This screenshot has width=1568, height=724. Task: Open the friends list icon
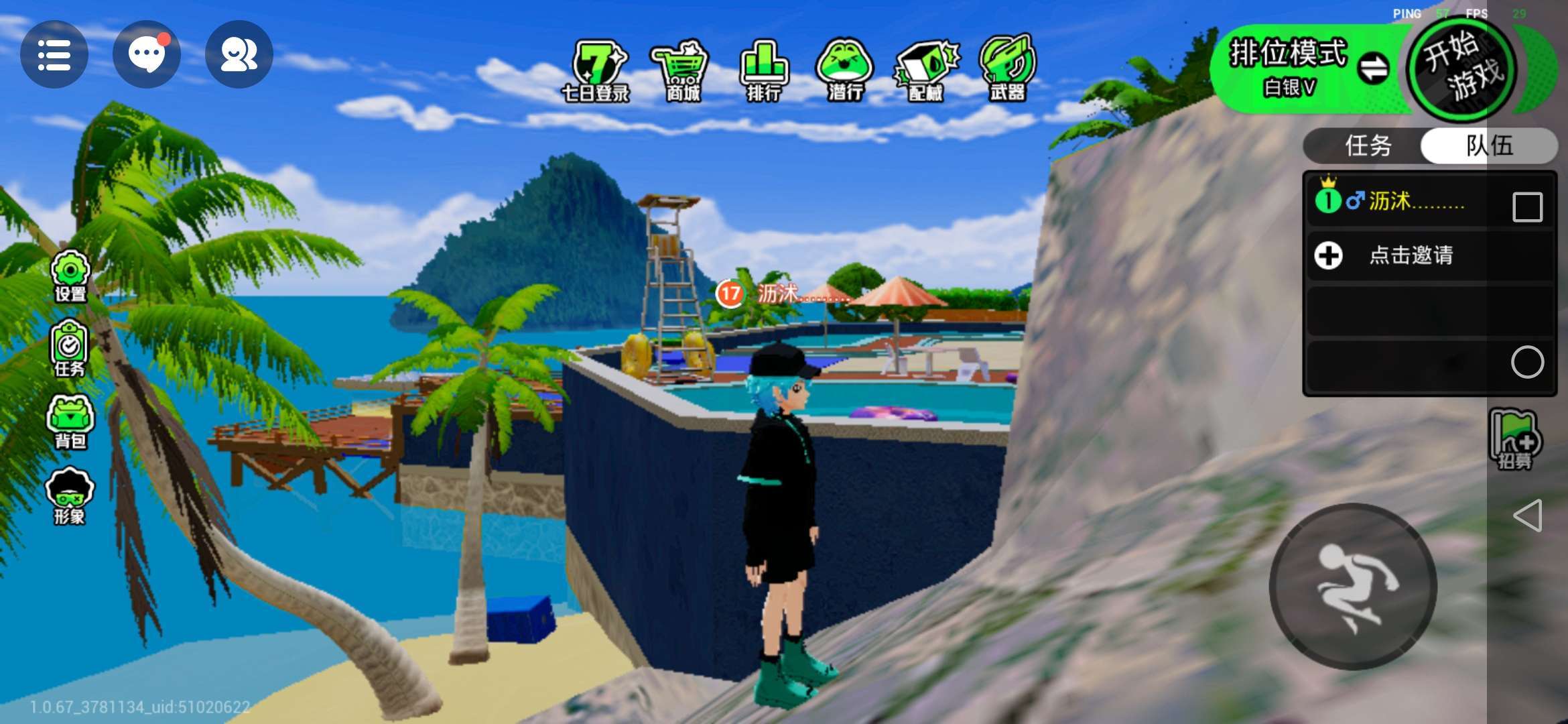tap(239, 55)
